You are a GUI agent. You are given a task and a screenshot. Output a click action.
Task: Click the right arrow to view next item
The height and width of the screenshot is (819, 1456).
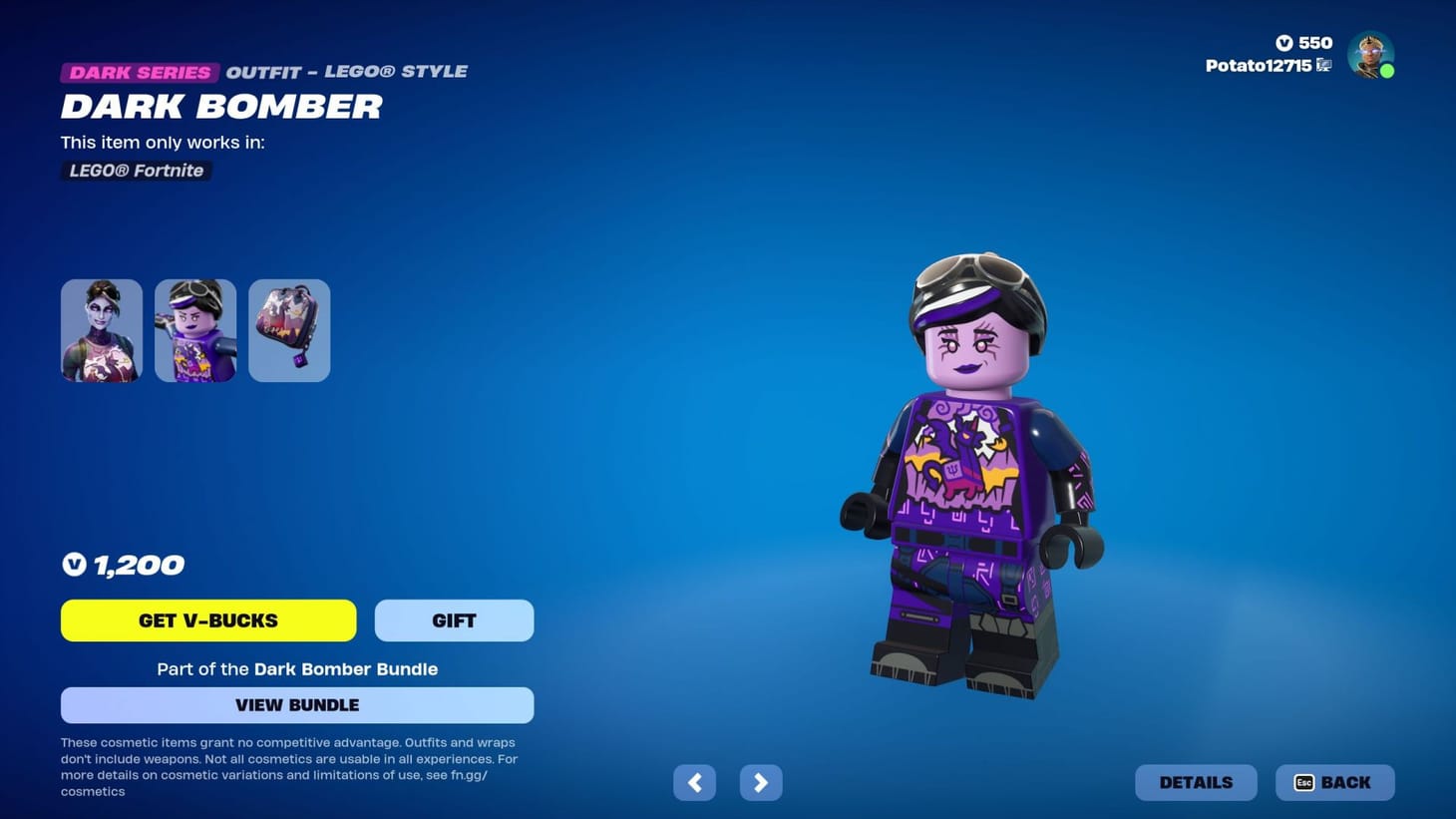coord(760,782)
